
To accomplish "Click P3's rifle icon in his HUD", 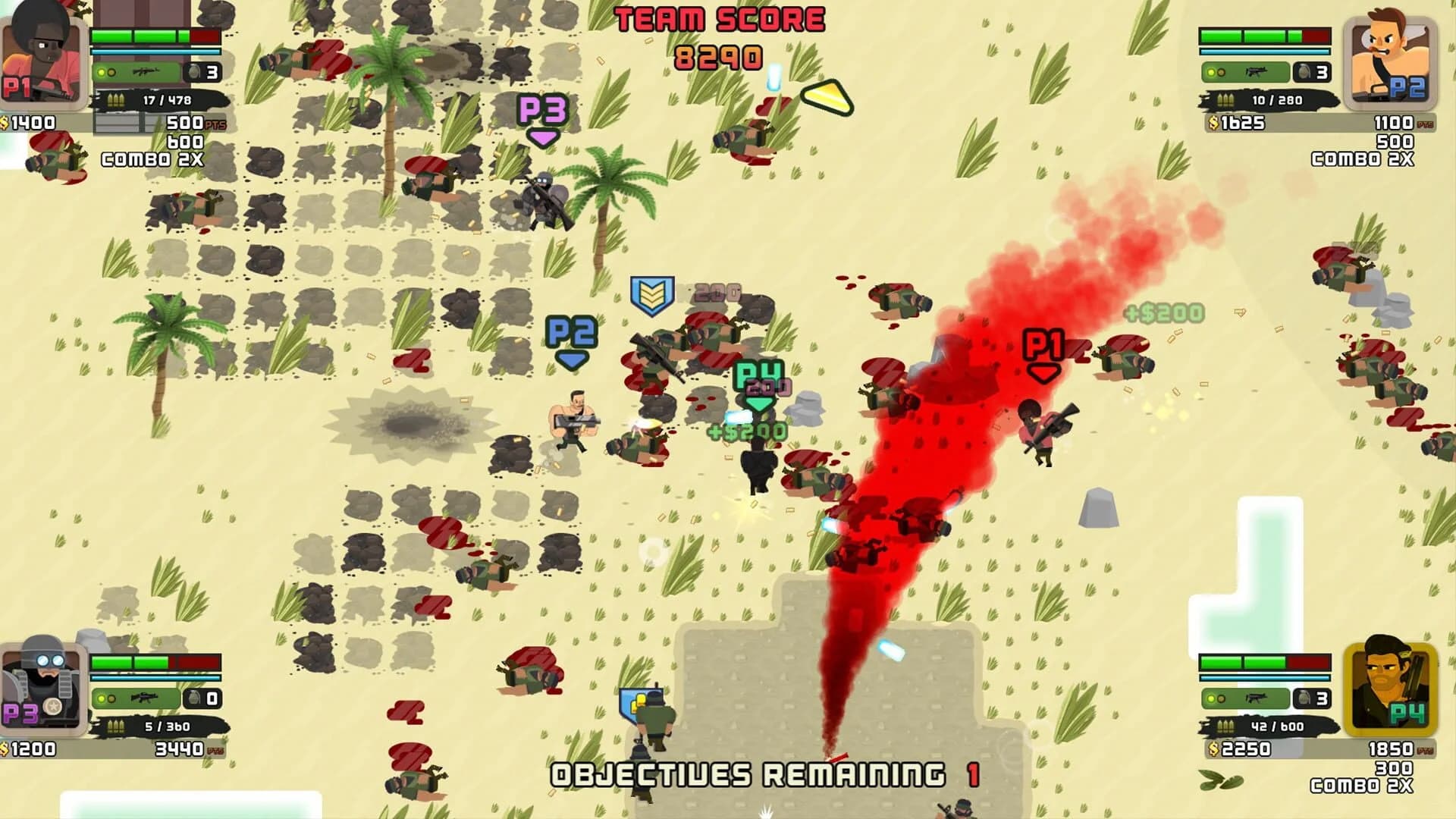I will (144, 699).
